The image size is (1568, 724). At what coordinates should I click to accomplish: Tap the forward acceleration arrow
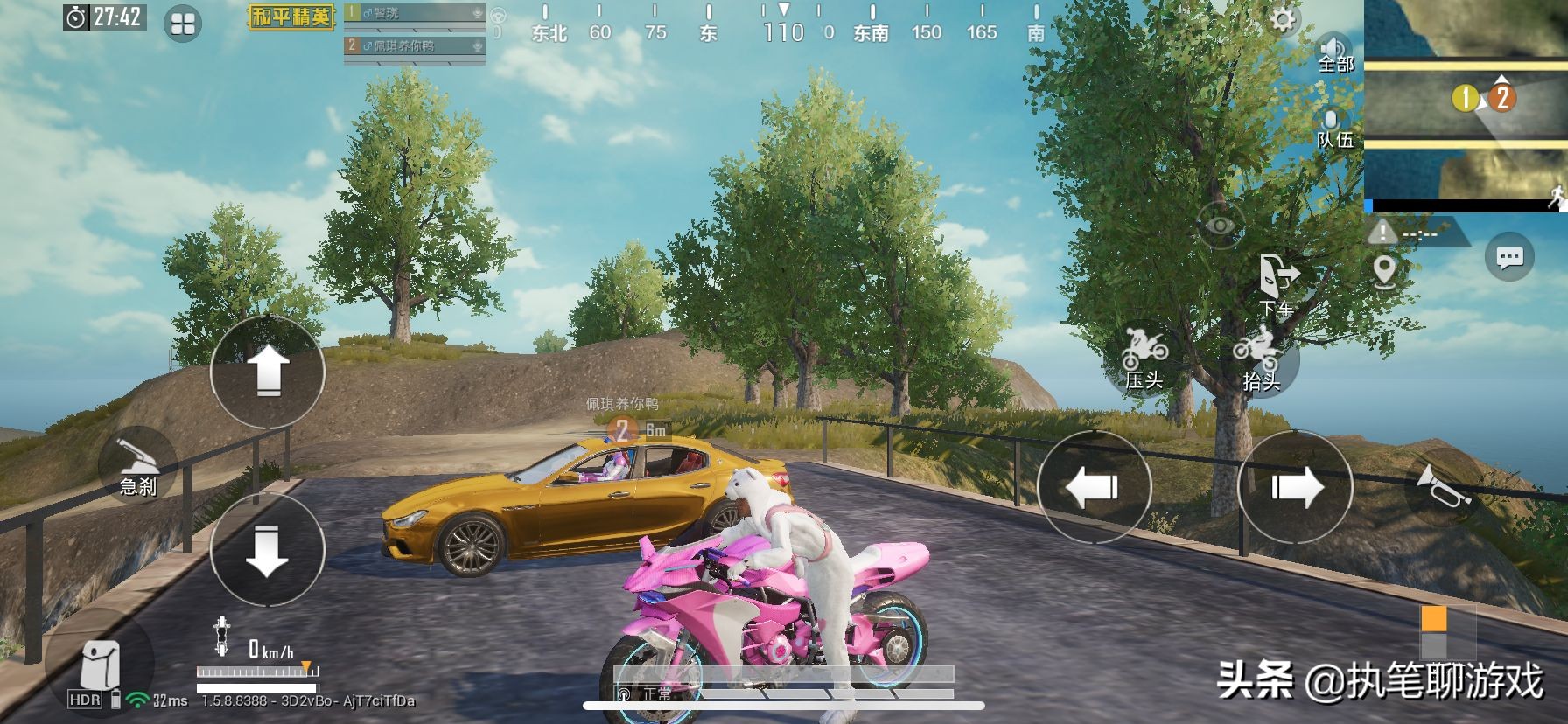pyautogui.click(x=268, y=372)
